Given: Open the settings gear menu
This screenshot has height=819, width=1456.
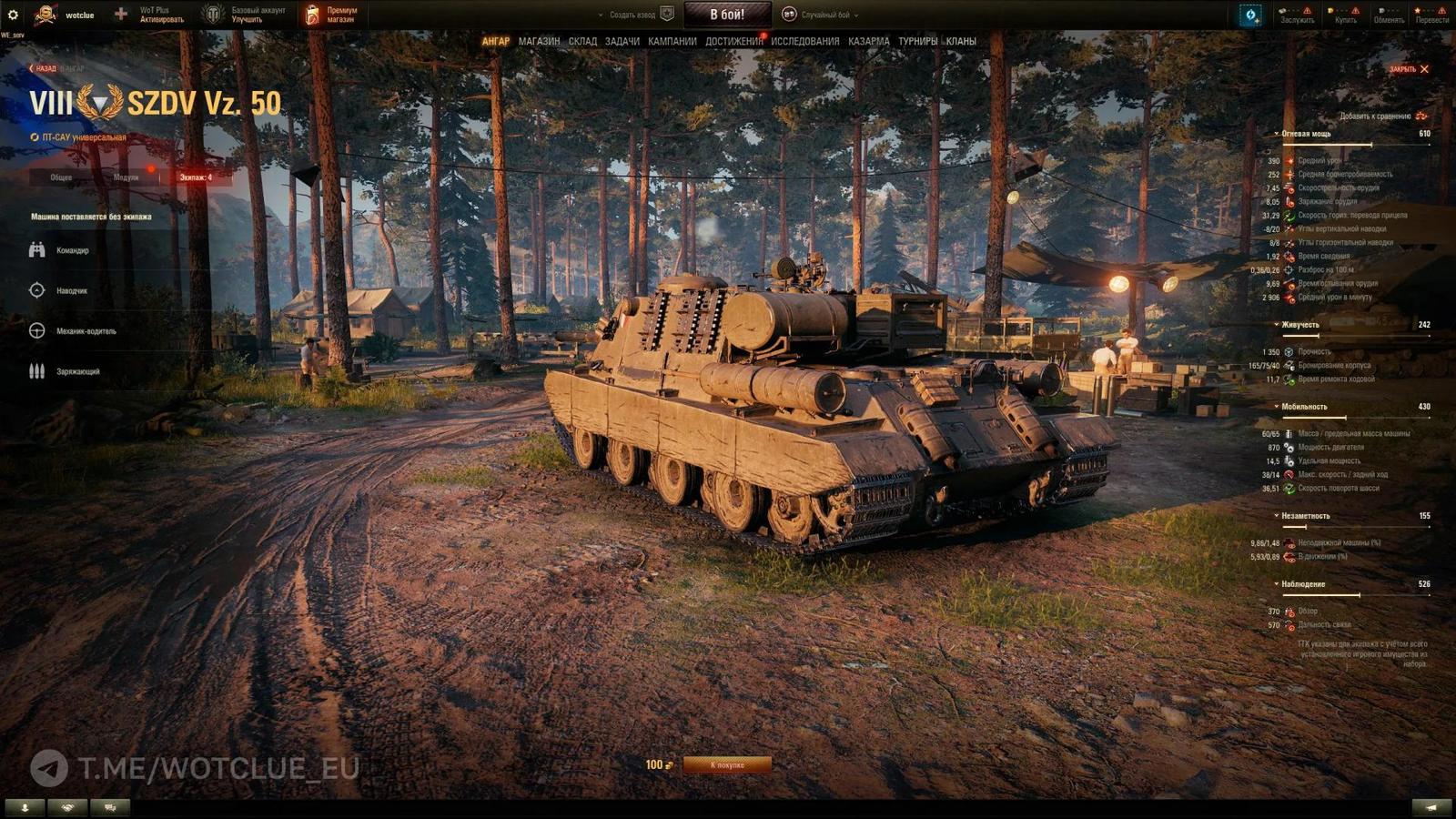Looking at the screenshot, I should click(13, 14).
